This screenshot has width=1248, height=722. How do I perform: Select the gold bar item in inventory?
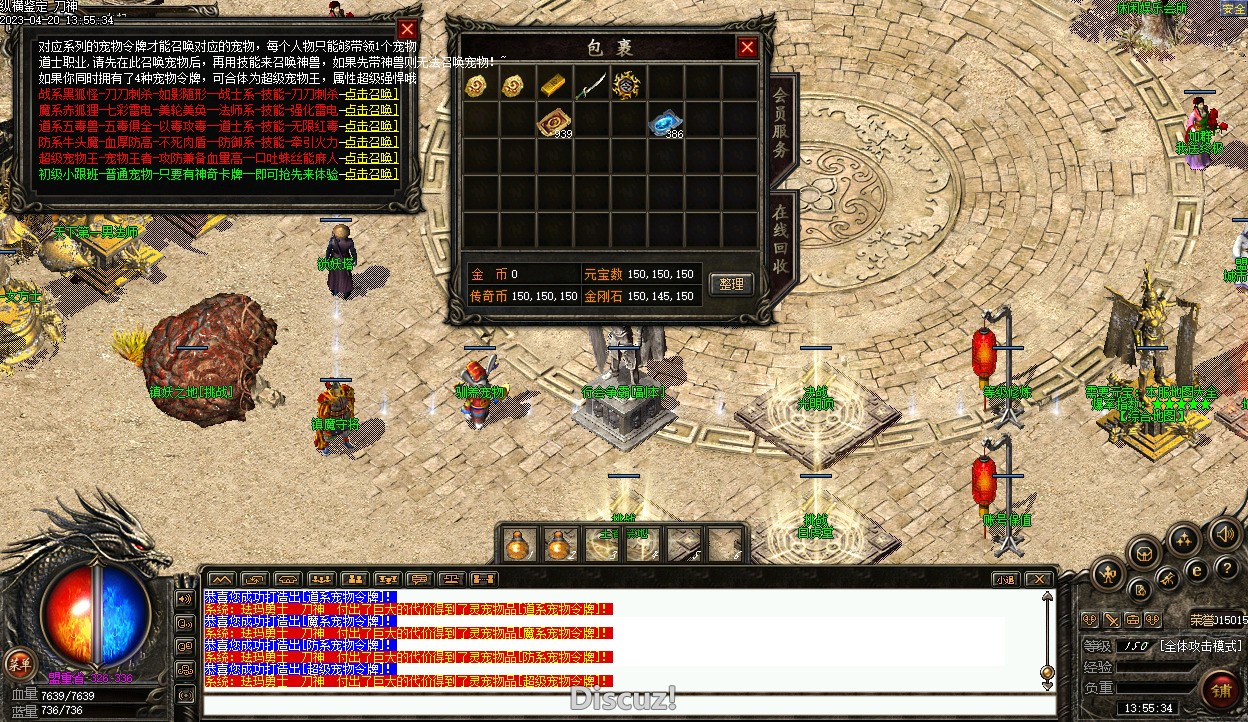553,86
